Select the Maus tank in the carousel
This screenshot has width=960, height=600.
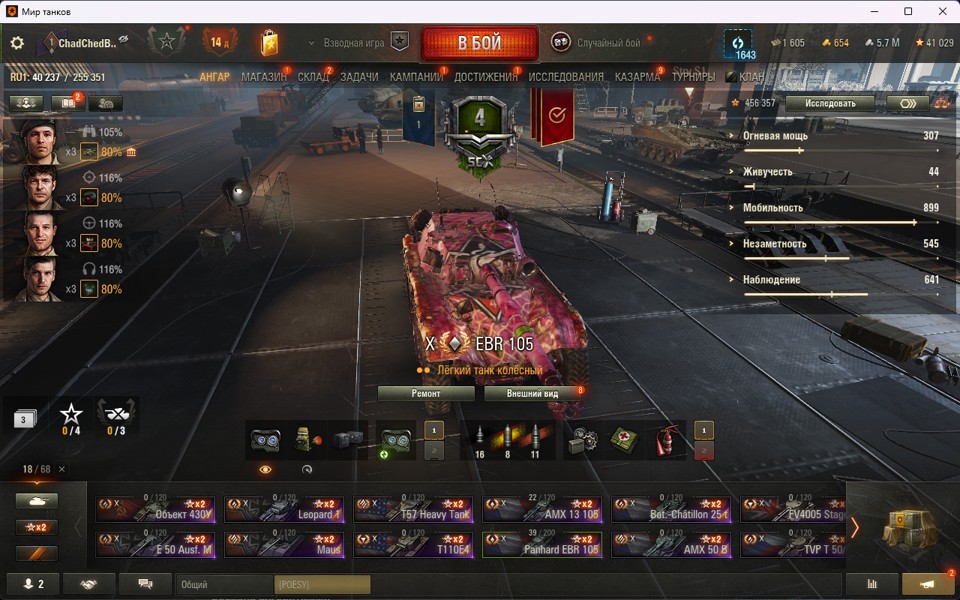pyautogui.click(x=285, y=544)
